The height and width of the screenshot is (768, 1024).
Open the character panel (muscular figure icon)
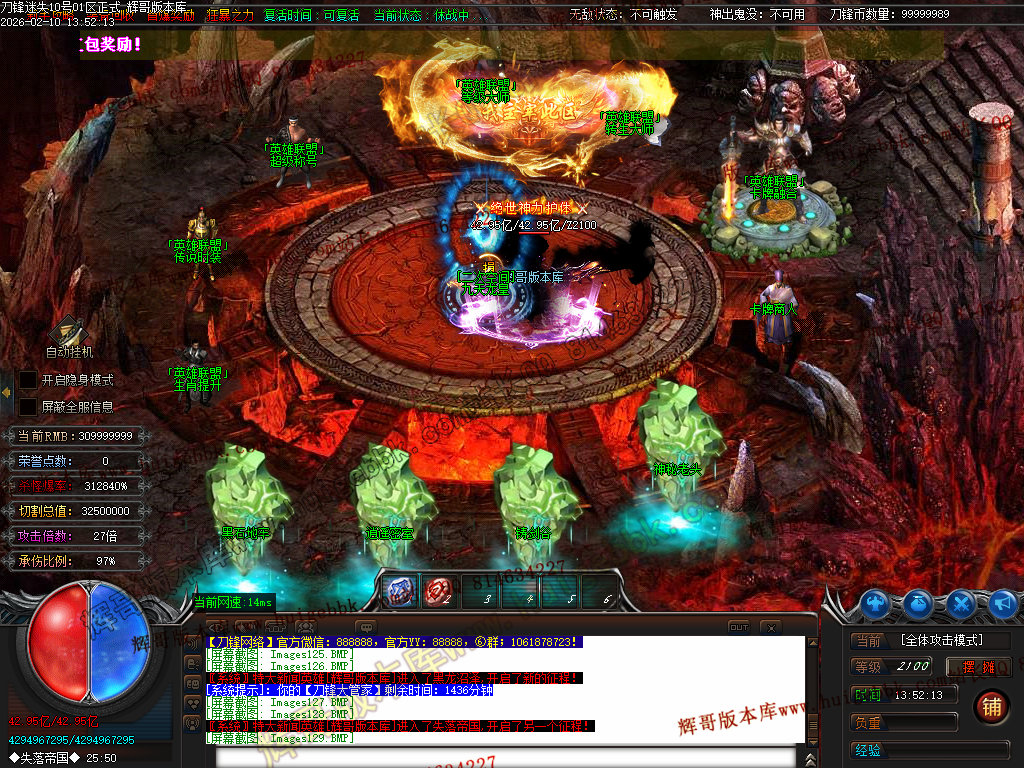tap(876, 603)
